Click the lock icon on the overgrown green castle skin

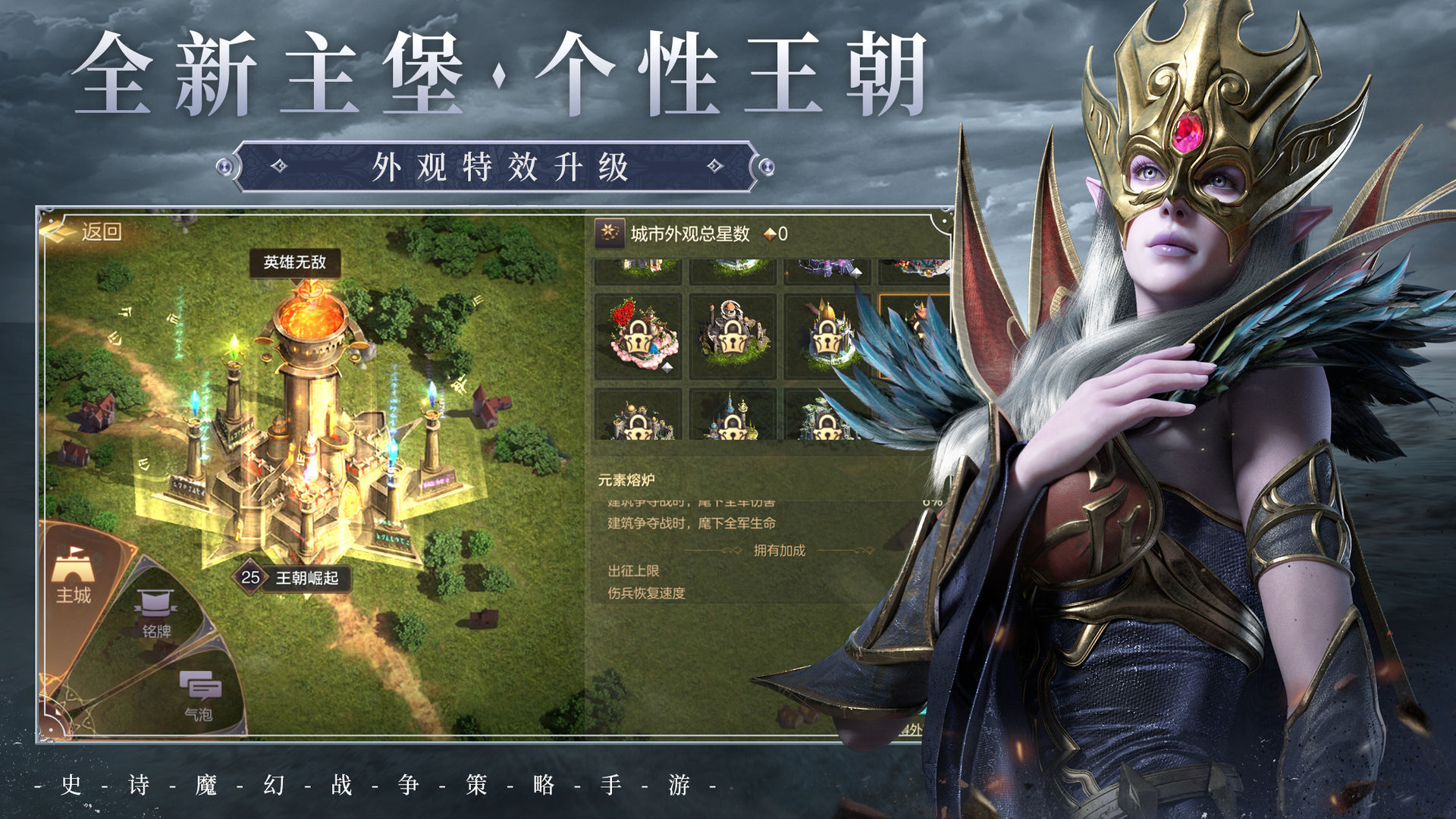pos(827,429)
